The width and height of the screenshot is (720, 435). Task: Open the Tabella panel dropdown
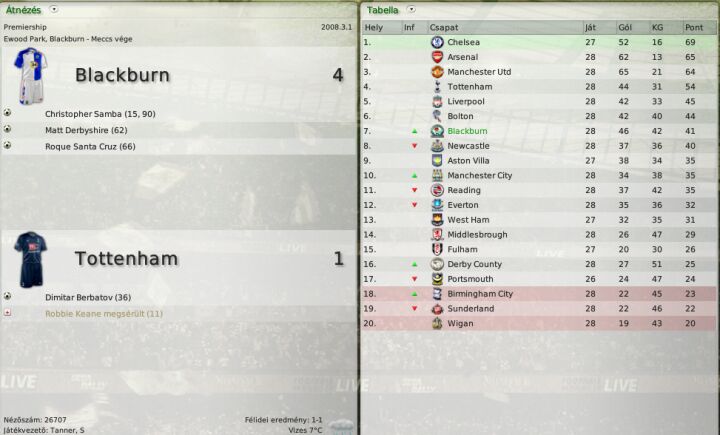click(410, 9)
